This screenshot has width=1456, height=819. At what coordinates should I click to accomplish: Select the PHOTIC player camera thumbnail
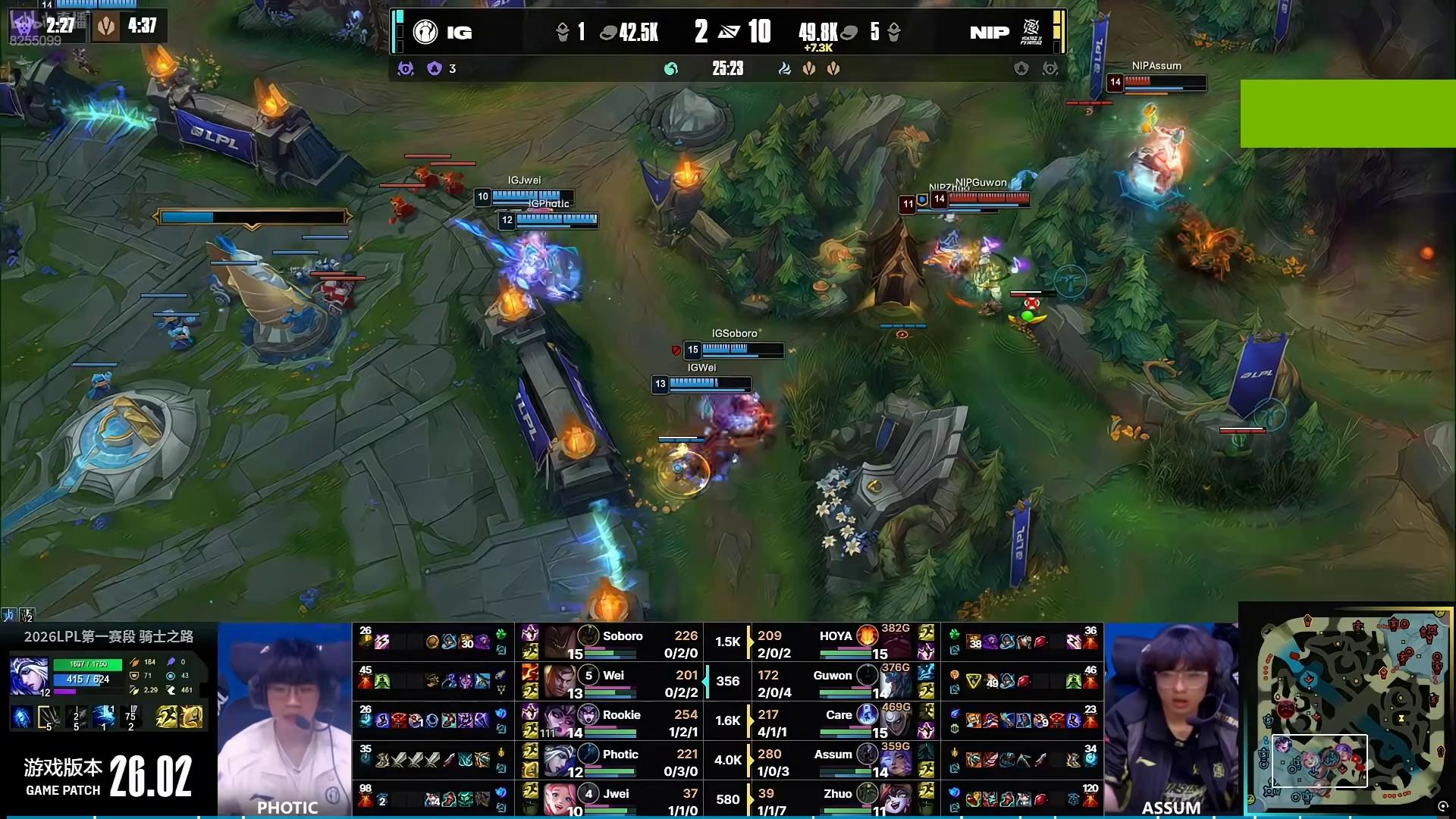click(x=285, y=718)
